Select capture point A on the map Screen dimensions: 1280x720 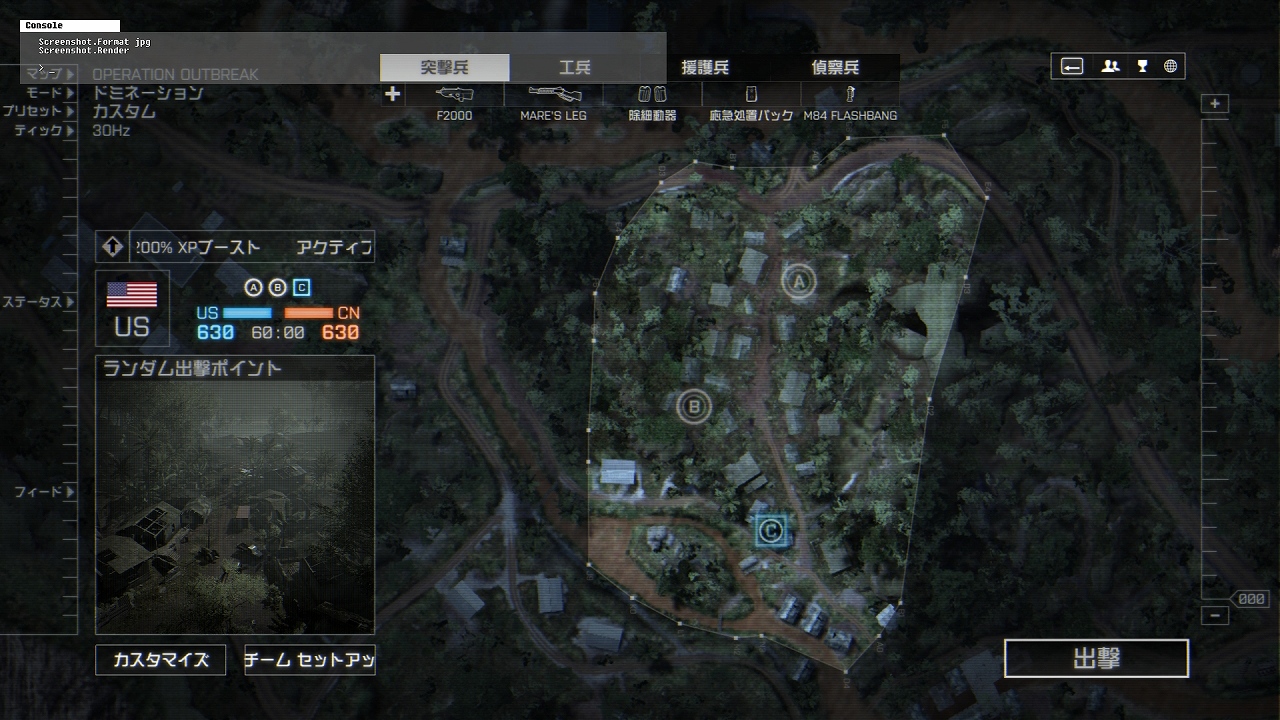coord(798,282)
